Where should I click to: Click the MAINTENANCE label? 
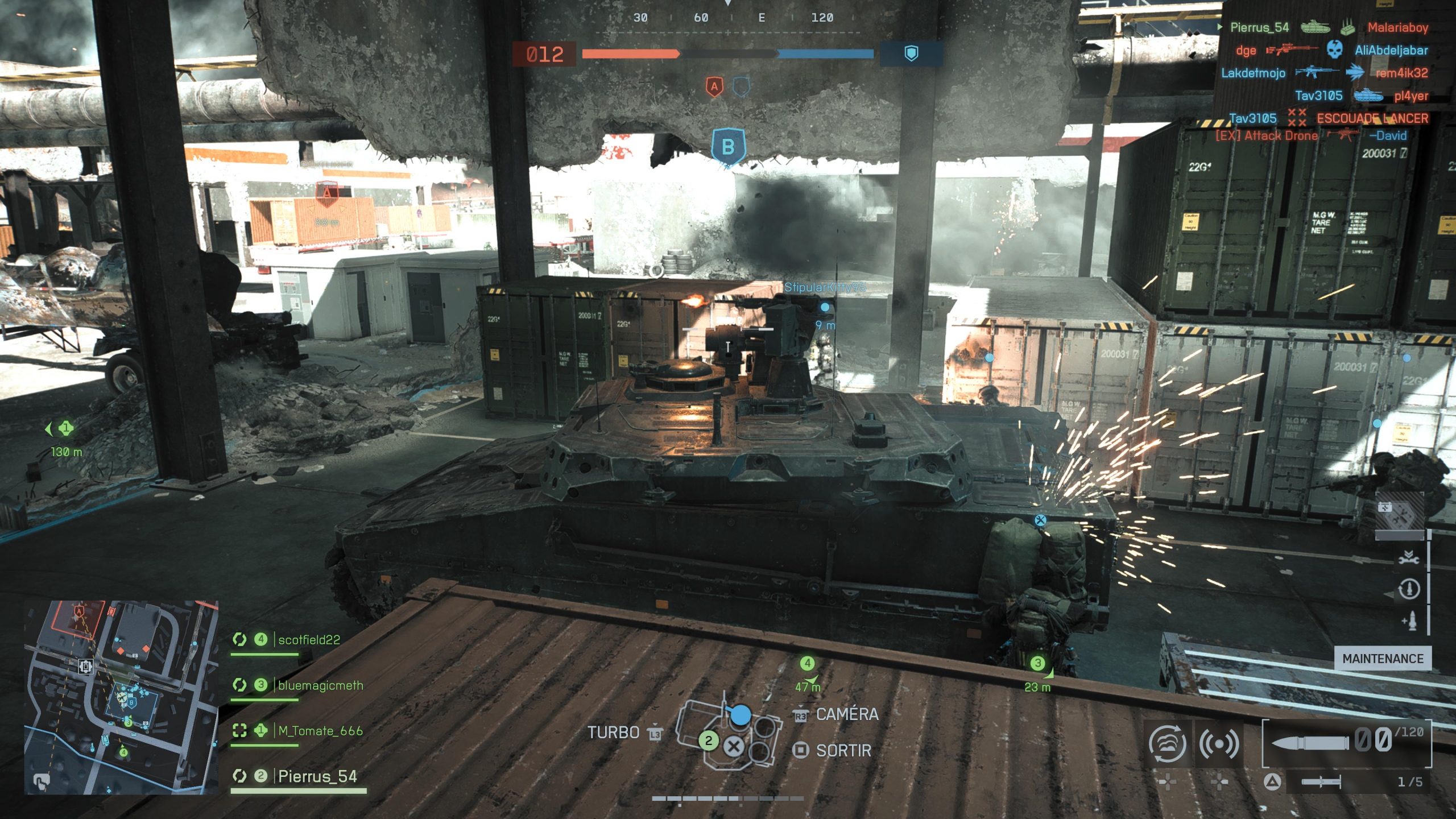(x=1383, y=659)
